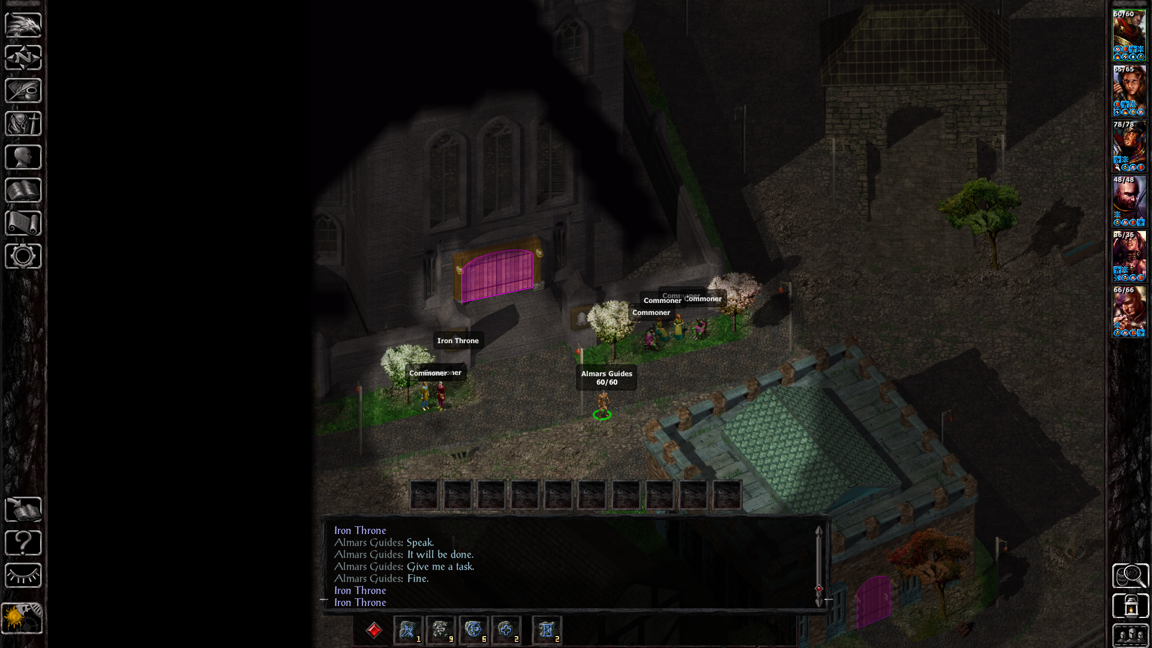The image size is (1152, 648).
Task: Select the party portrait showing 78/78 HP
Action: tap(1129, 146)
